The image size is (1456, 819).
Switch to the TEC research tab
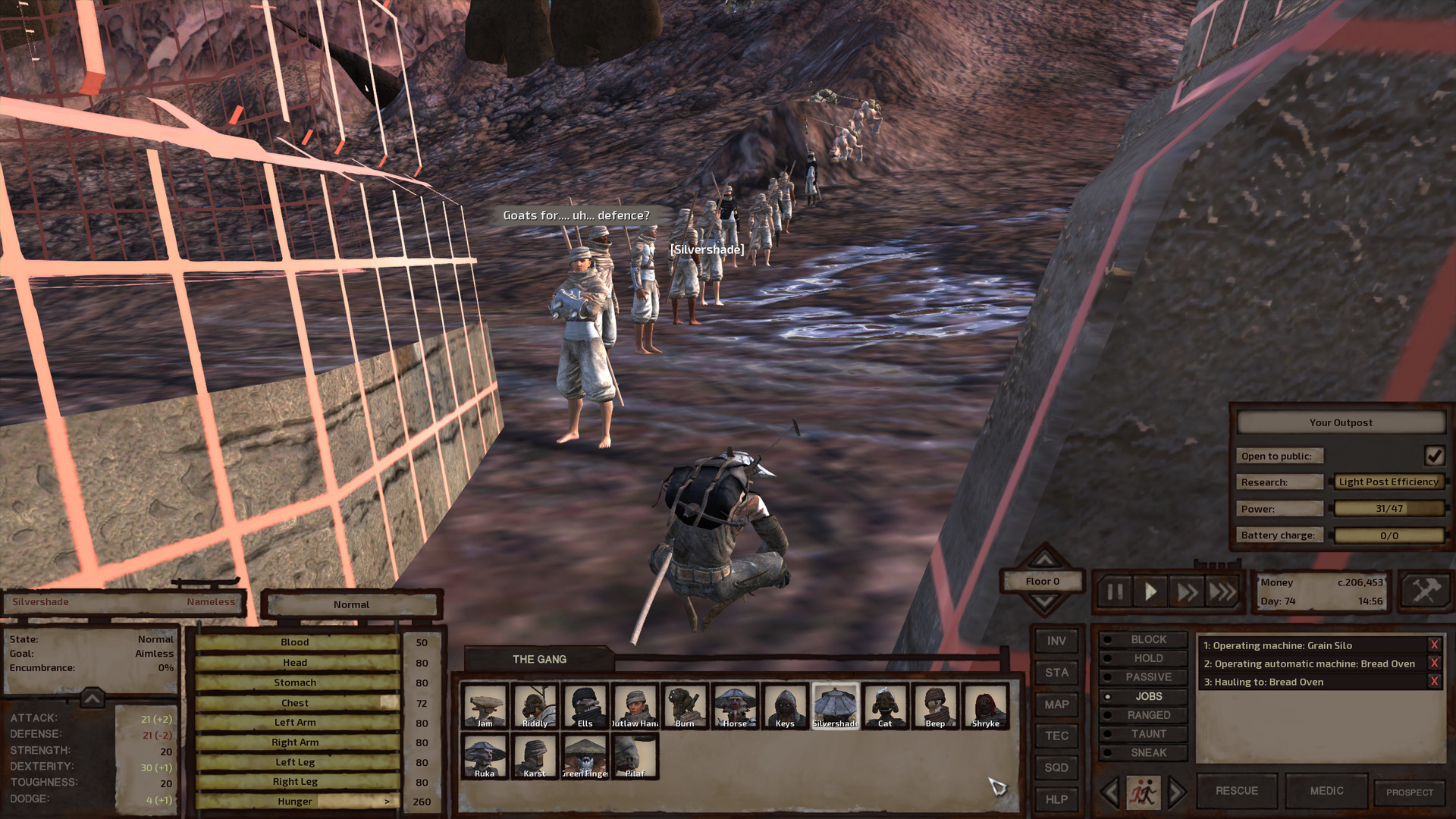pos(1056,736)
